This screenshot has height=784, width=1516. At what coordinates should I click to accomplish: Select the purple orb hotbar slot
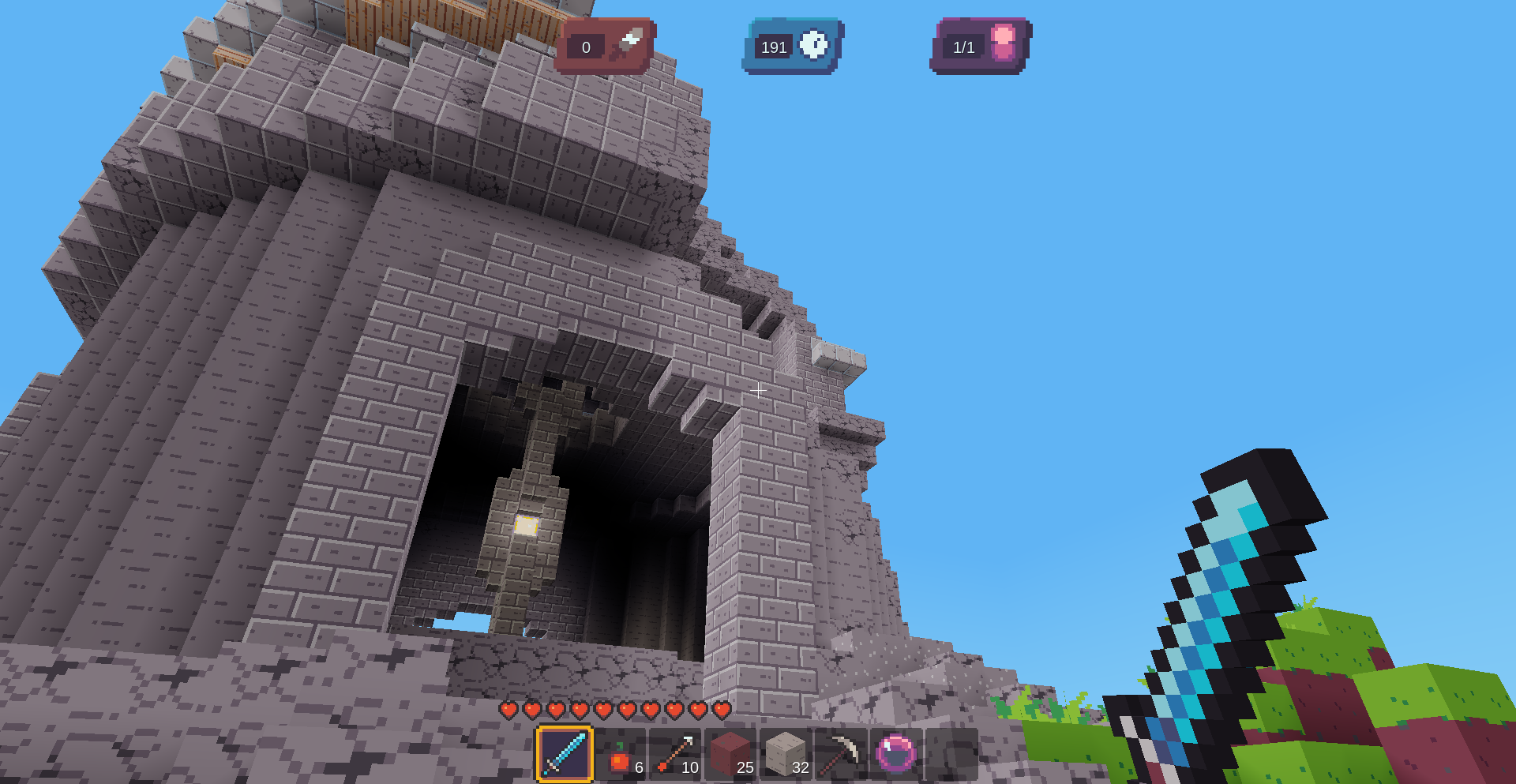coord(896,754)
